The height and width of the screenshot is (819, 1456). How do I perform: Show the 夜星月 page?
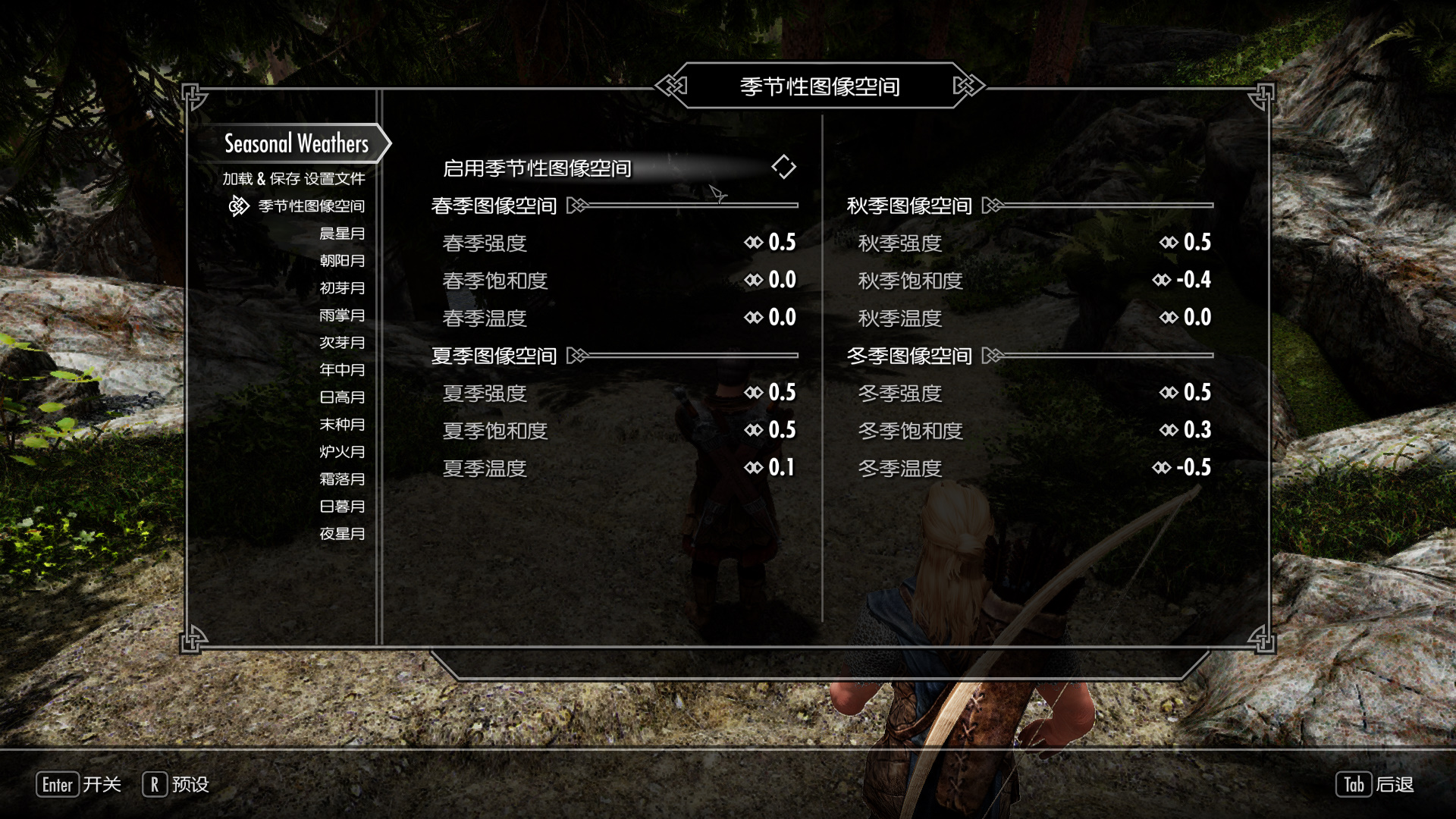(x=342, y=534)
